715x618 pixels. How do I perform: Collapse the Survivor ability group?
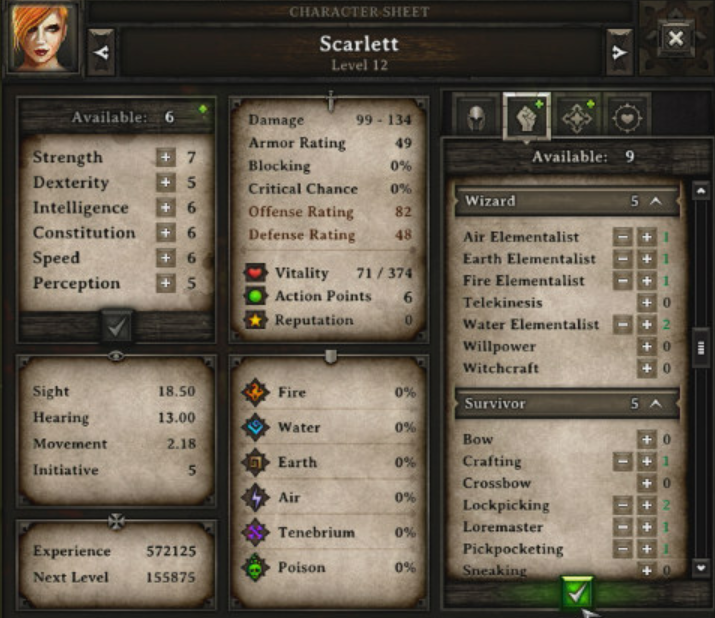(656, 404)
